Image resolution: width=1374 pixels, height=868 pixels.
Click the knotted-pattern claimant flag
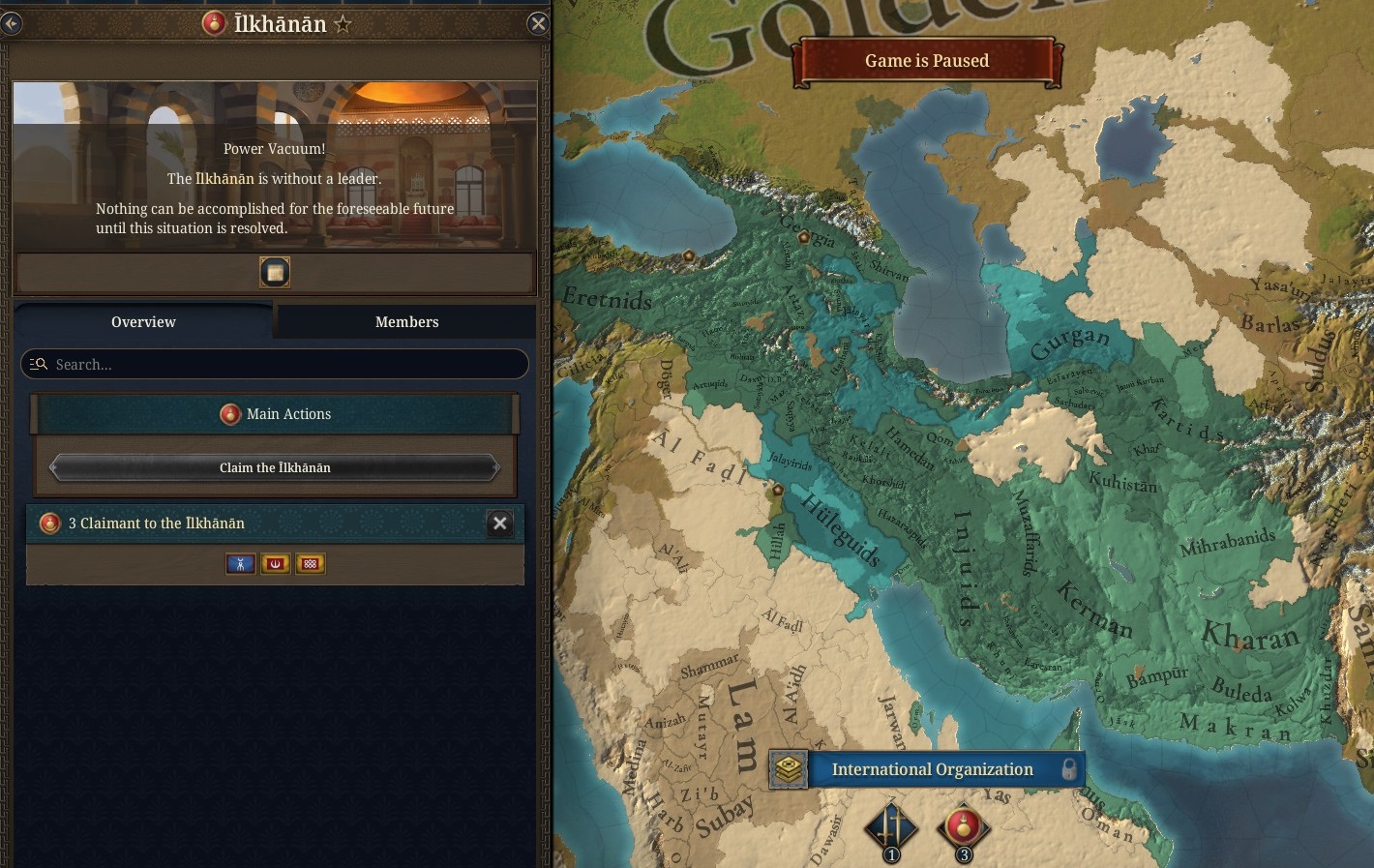310,563
